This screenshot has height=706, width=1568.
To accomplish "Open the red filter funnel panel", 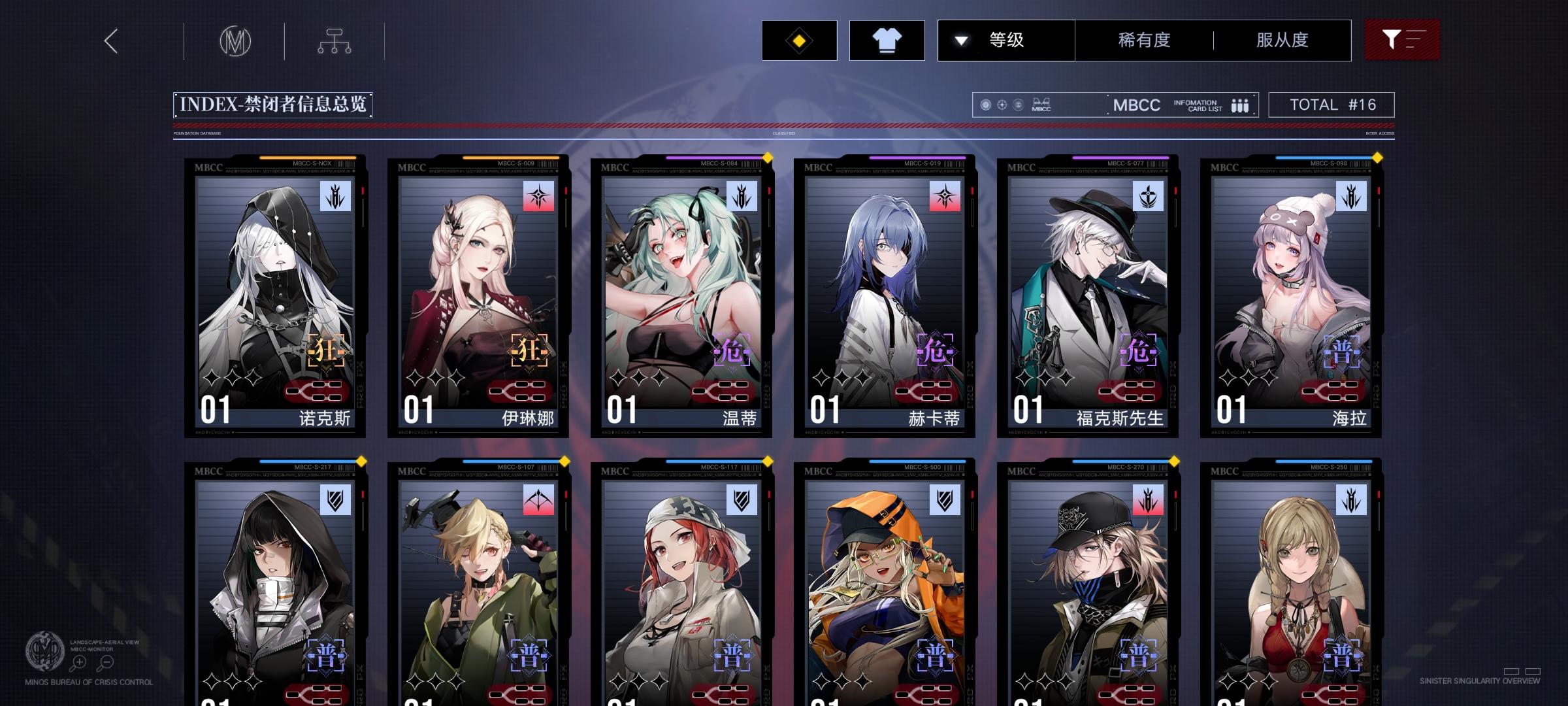I will (x=1402, y=40).
